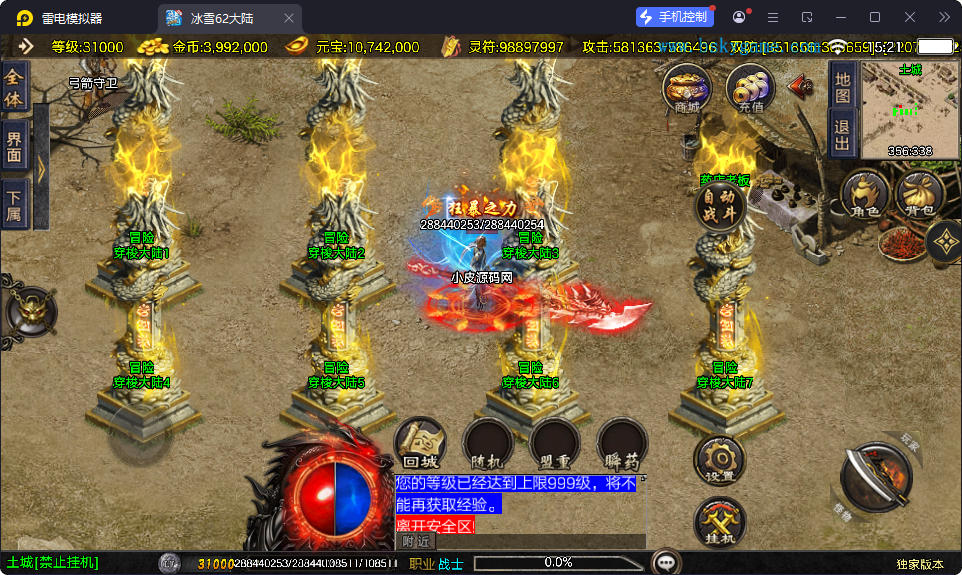Viewport: 962px width, 575px height.
Task: Use the 随机 random teleport slot
Action: (x=488, y=443)
